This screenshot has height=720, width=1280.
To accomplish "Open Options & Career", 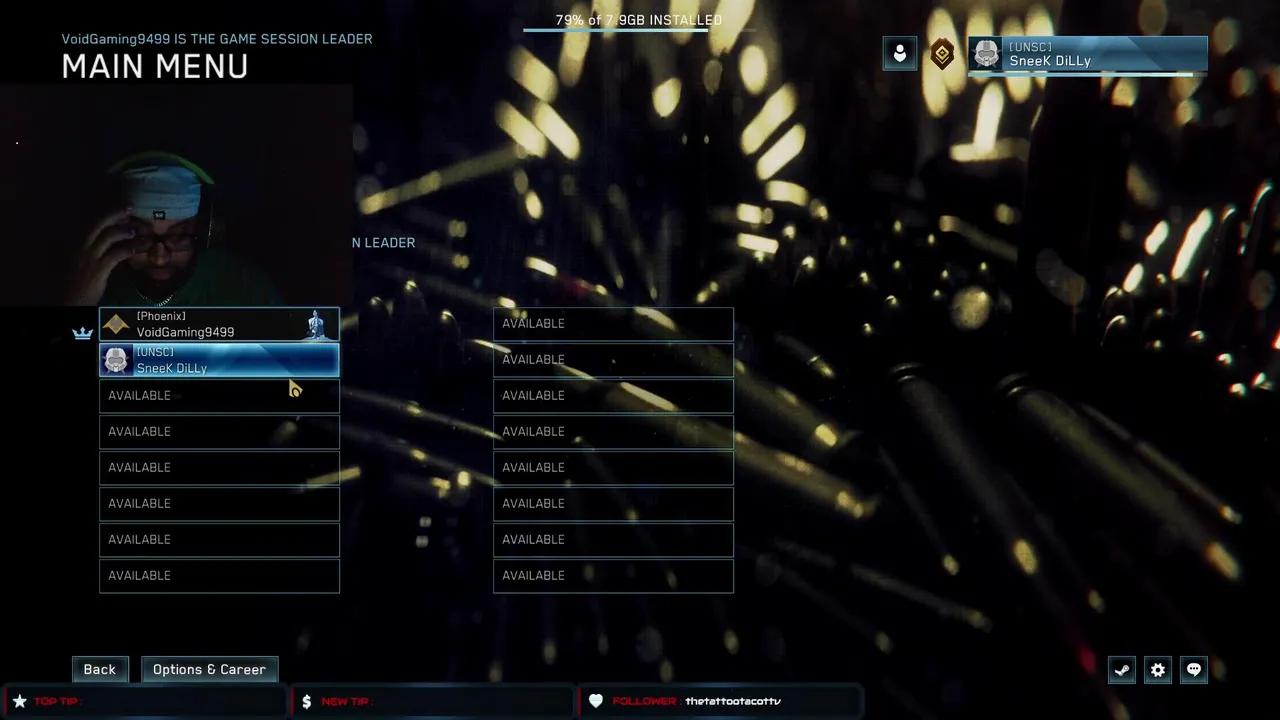I will coord(209,669).
